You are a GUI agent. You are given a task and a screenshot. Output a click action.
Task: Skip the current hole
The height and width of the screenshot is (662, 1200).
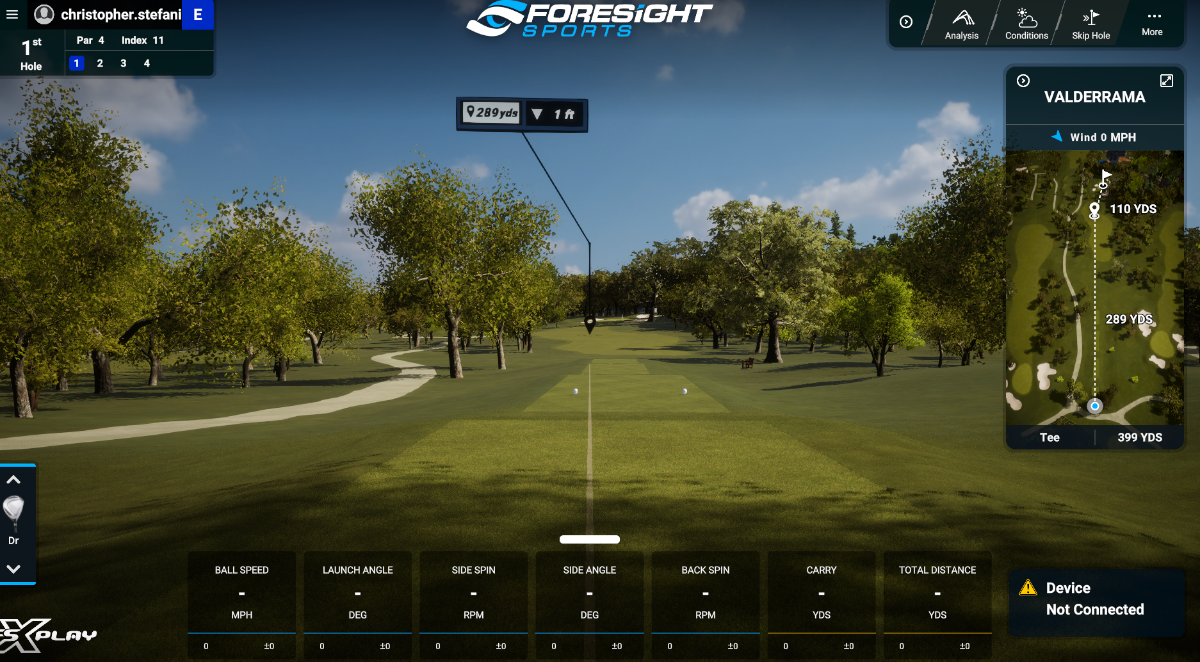tap(1091, 24)
